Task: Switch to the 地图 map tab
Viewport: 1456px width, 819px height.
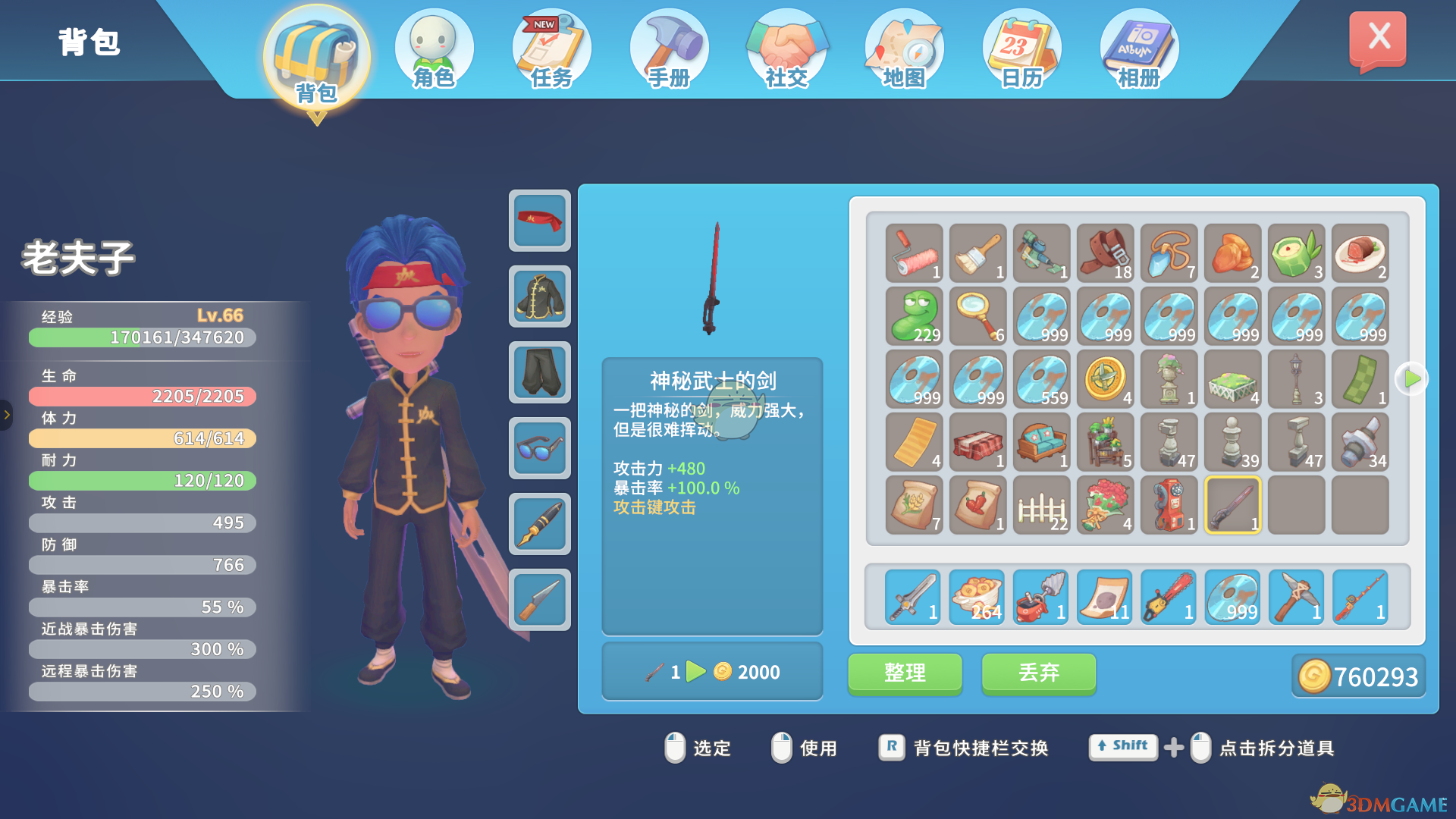Action: pyautogui.click(x=904, y=50)
